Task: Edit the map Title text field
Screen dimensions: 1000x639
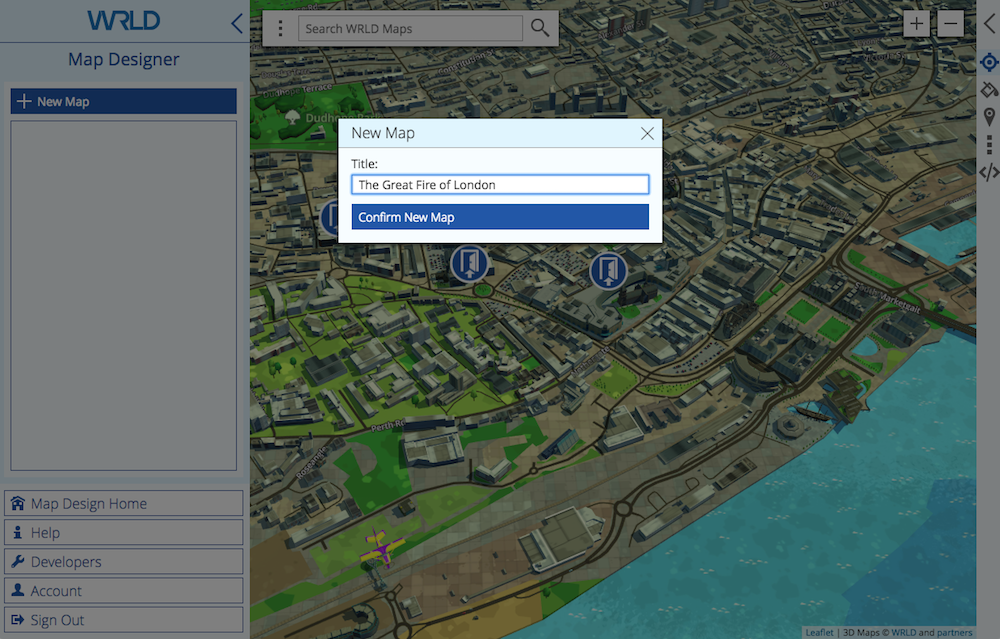Action: pos(500,185)
